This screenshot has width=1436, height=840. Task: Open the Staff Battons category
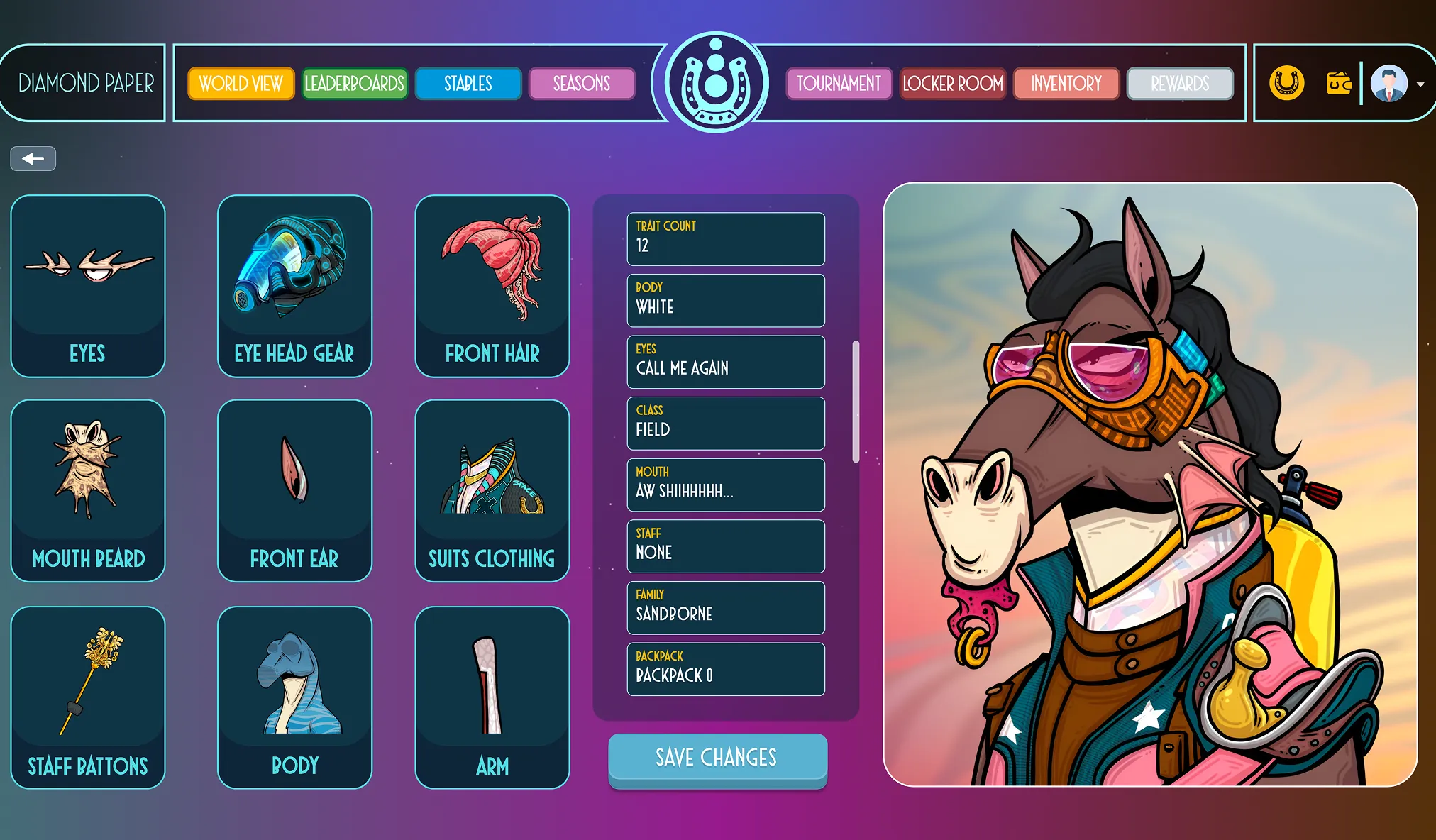pos(88,697)
